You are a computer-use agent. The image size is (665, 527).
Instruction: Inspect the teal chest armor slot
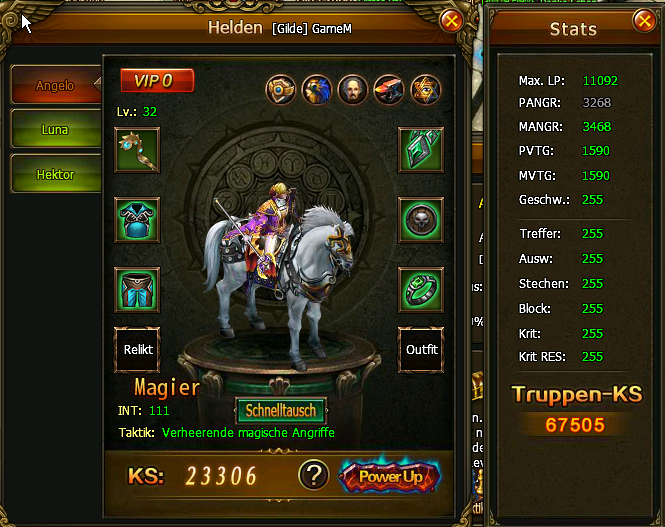(136, 220)
